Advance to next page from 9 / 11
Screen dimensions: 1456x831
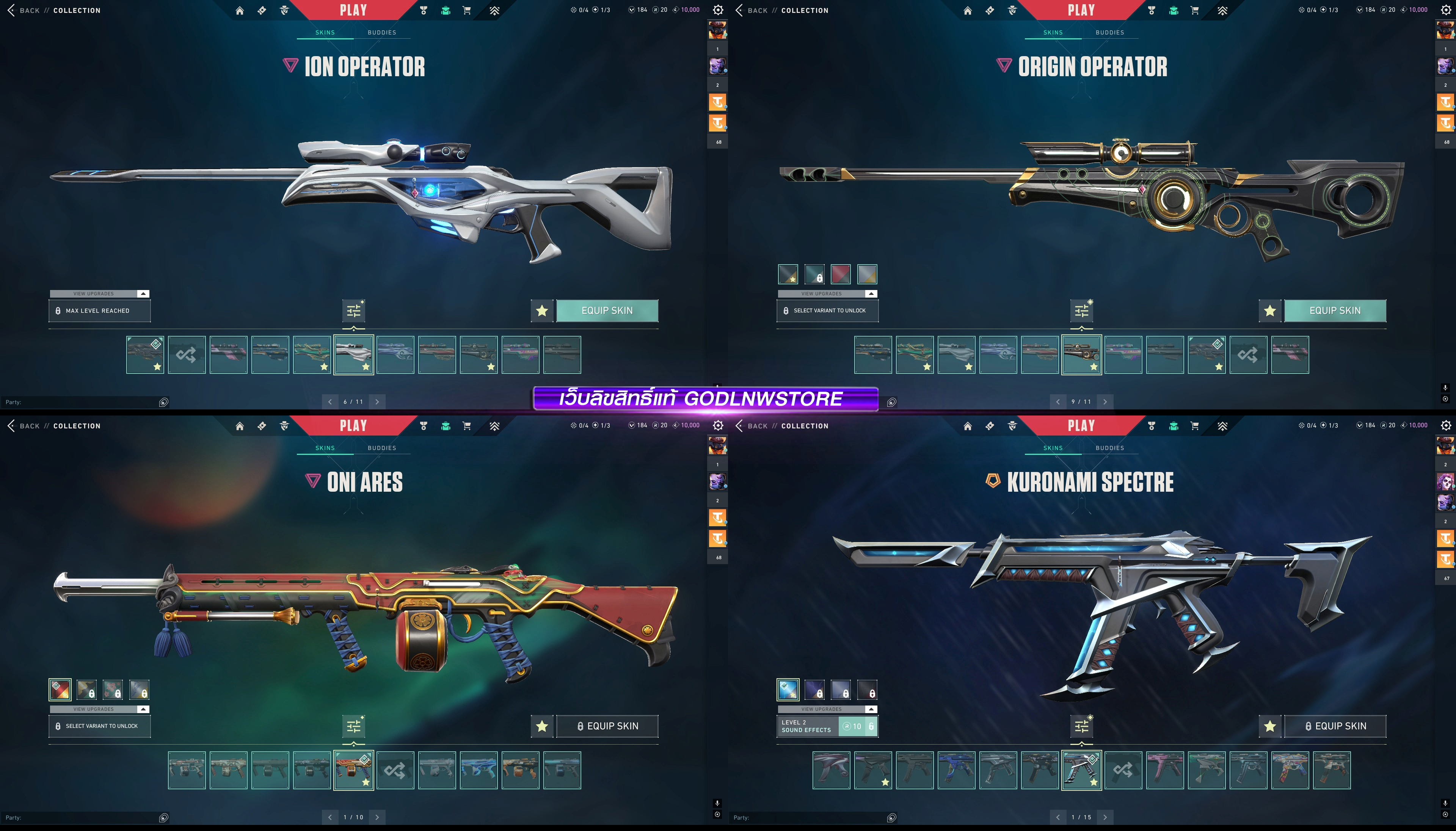(x=1105, y=402)
